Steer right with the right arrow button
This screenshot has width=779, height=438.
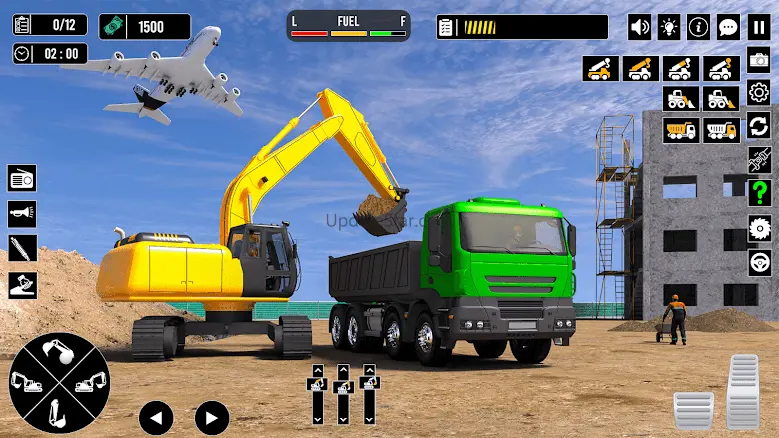pos(211,417)
